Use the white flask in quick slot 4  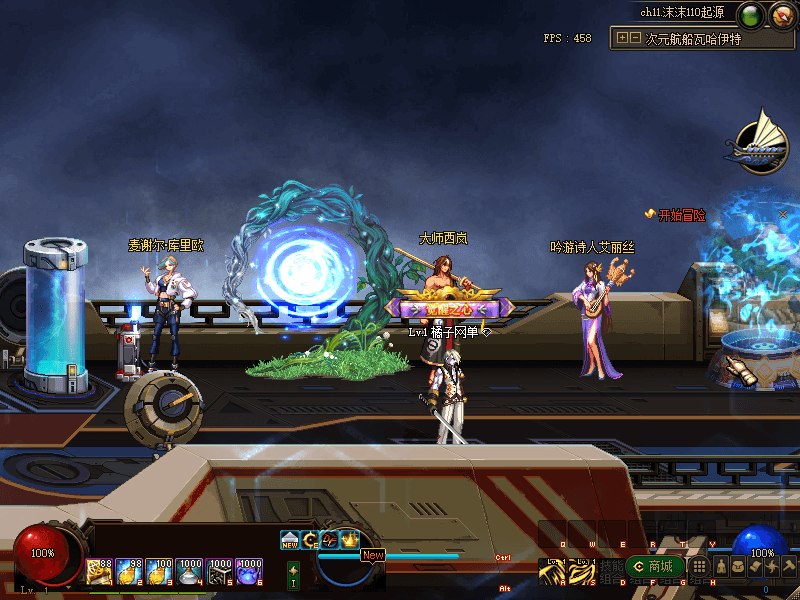(x=189, y=571)
